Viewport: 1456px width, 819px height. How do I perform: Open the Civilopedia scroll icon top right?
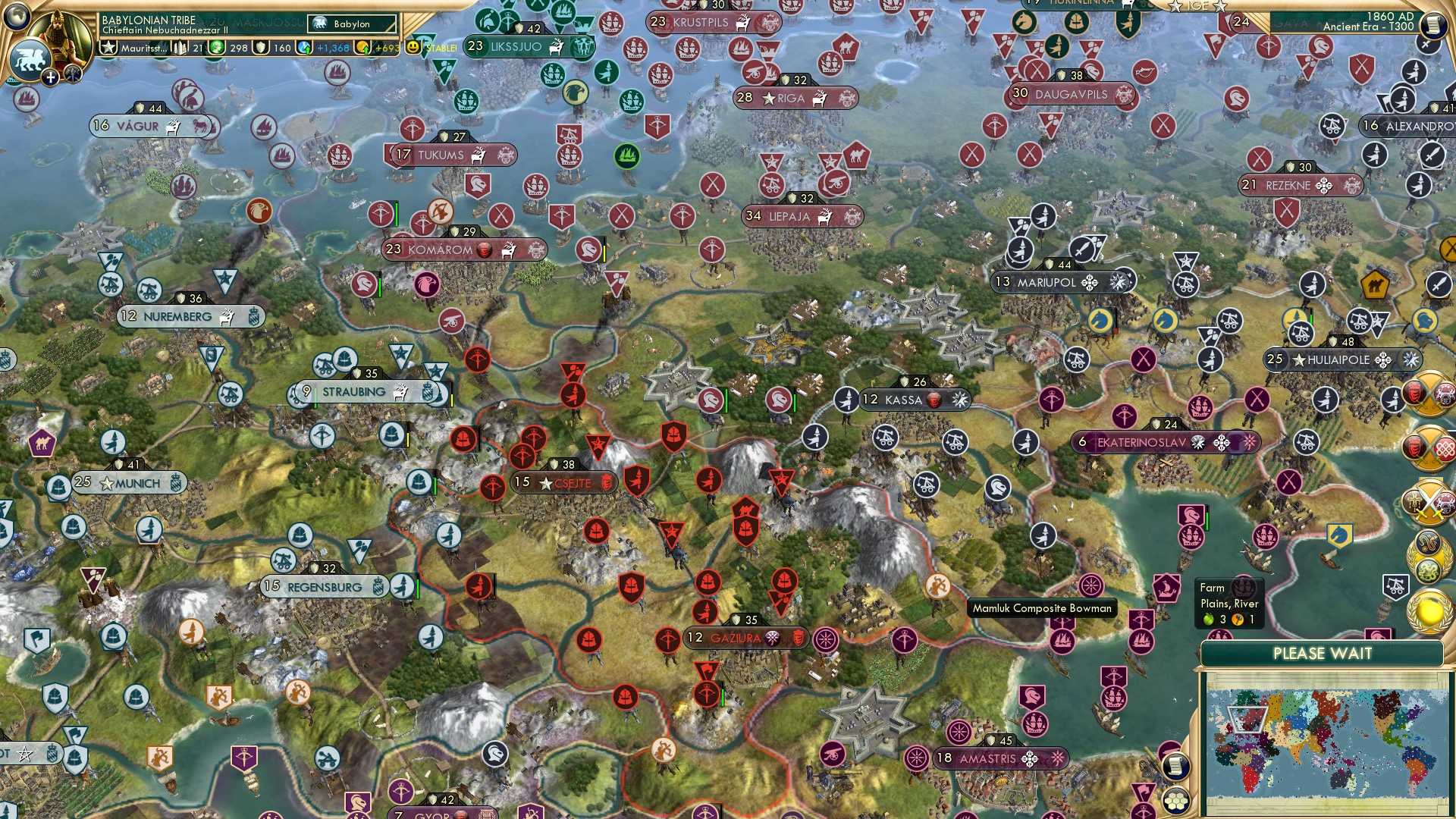click(1434, 24)
